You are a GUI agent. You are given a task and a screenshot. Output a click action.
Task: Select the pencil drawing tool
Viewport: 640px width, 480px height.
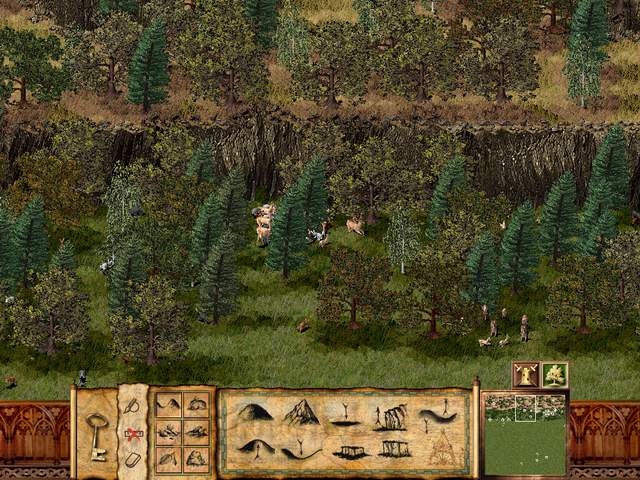coord(133,407)
